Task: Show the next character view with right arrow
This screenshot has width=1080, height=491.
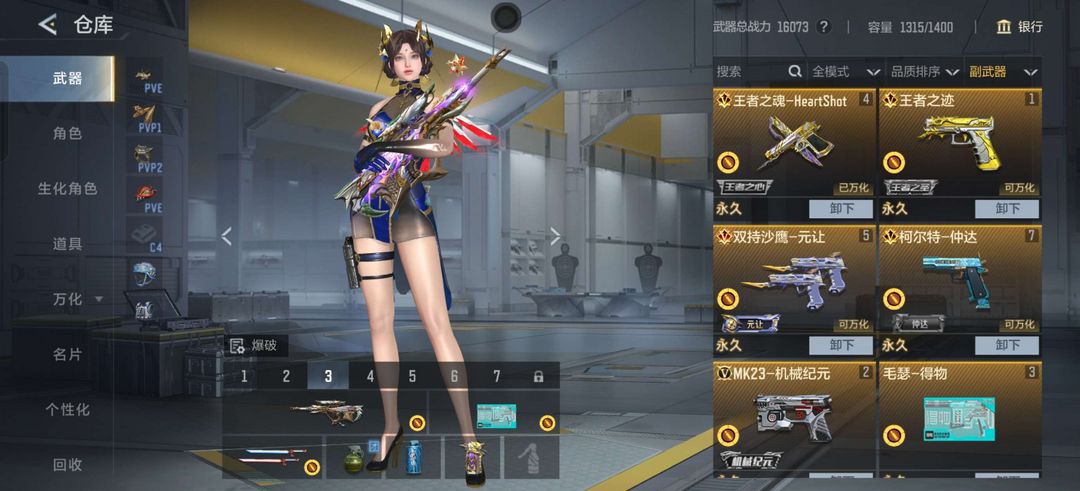Action: pyautogui.click(x=556, y=237)
